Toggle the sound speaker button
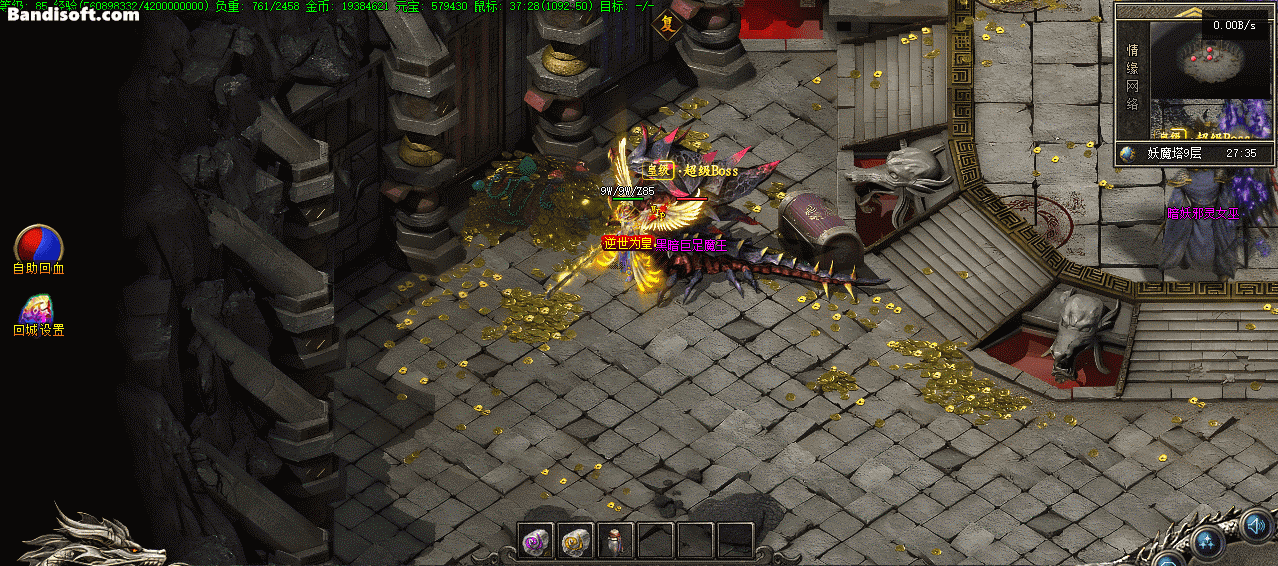 pyautogui.click(x=1256, y=524)
